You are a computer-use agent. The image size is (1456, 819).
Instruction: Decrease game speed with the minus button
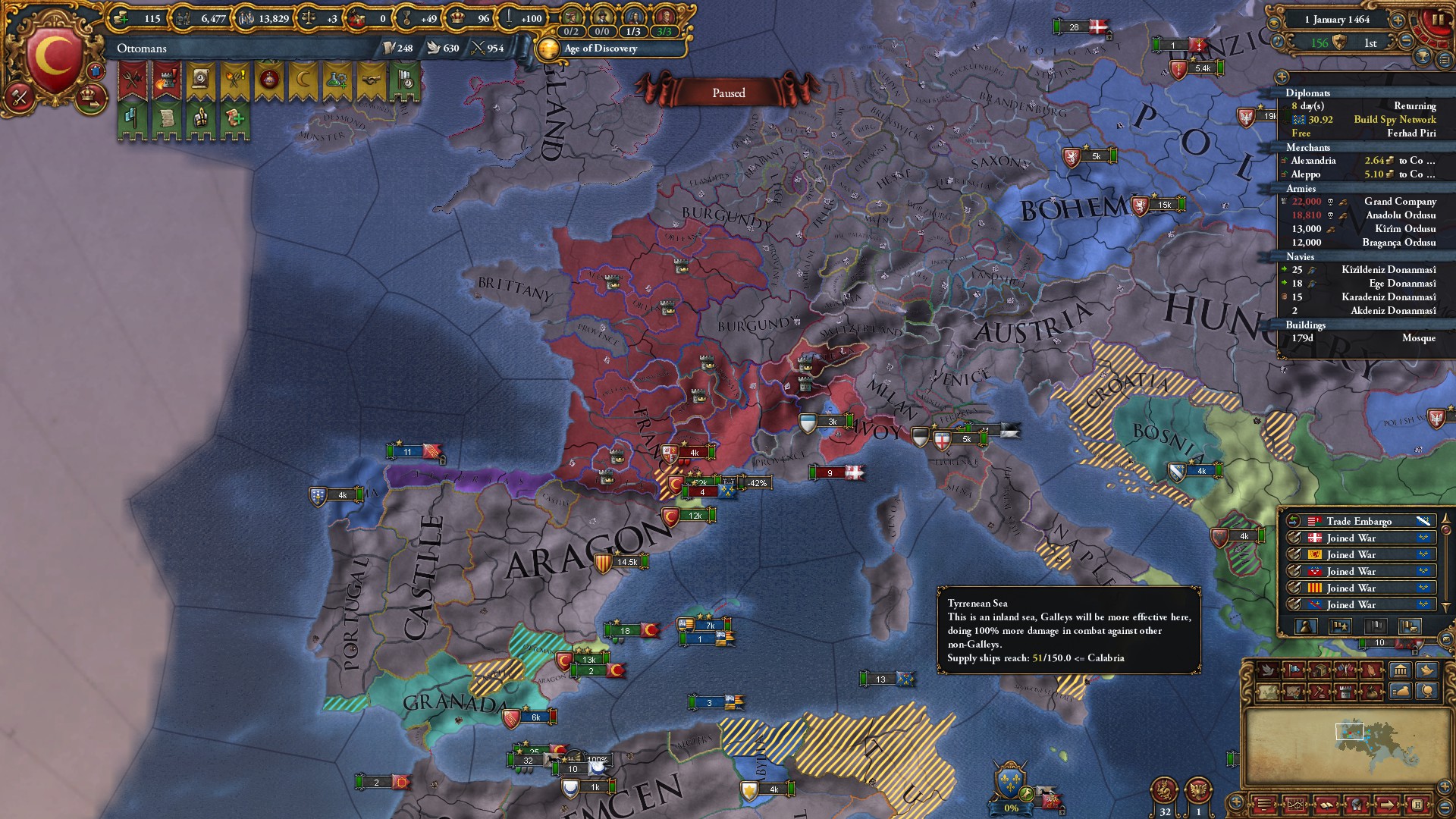pyautogui.click(x=1406, y=42)
